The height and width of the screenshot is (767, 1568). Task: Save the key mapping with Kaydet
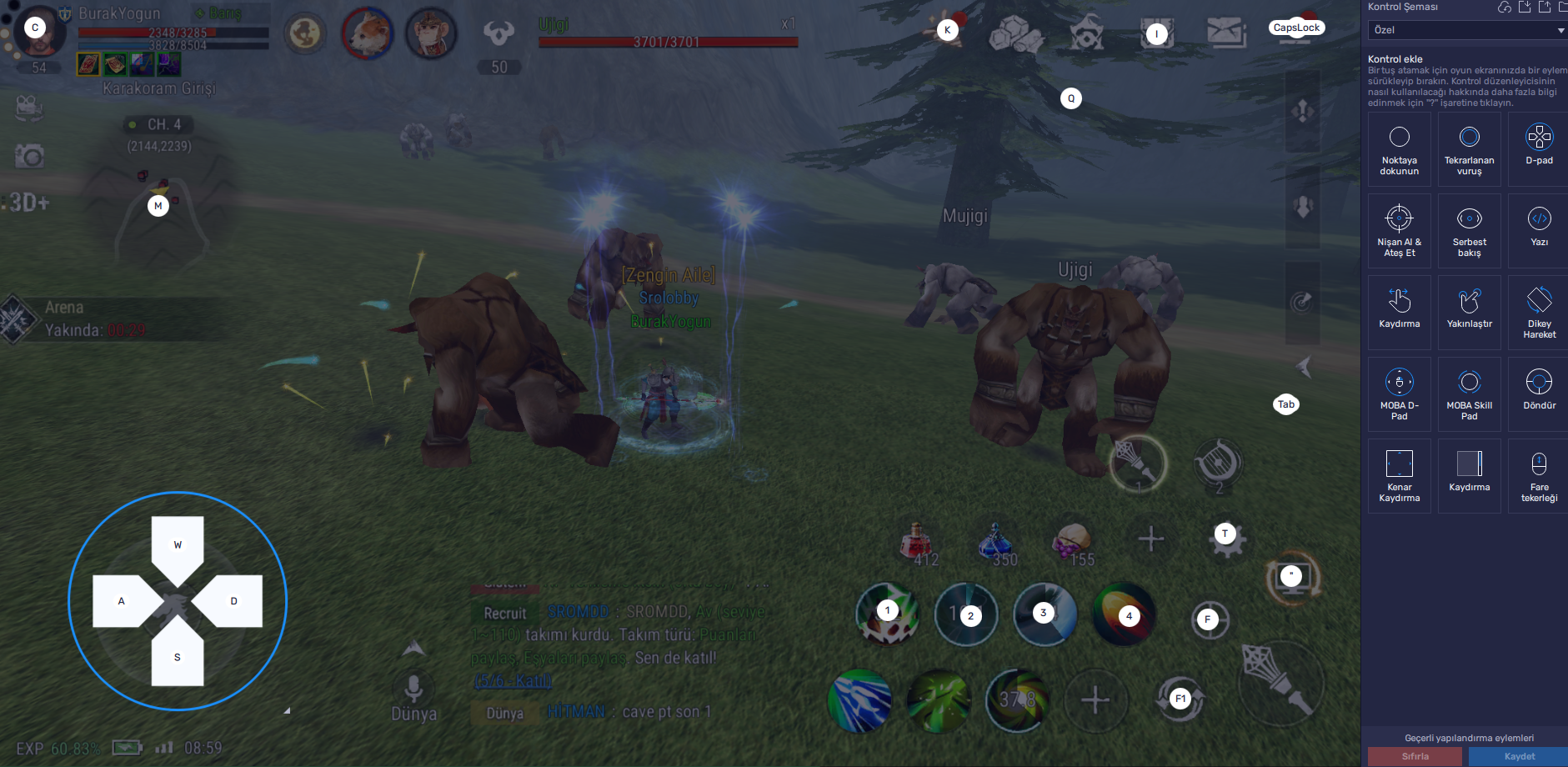click(x=1520, y=756)
